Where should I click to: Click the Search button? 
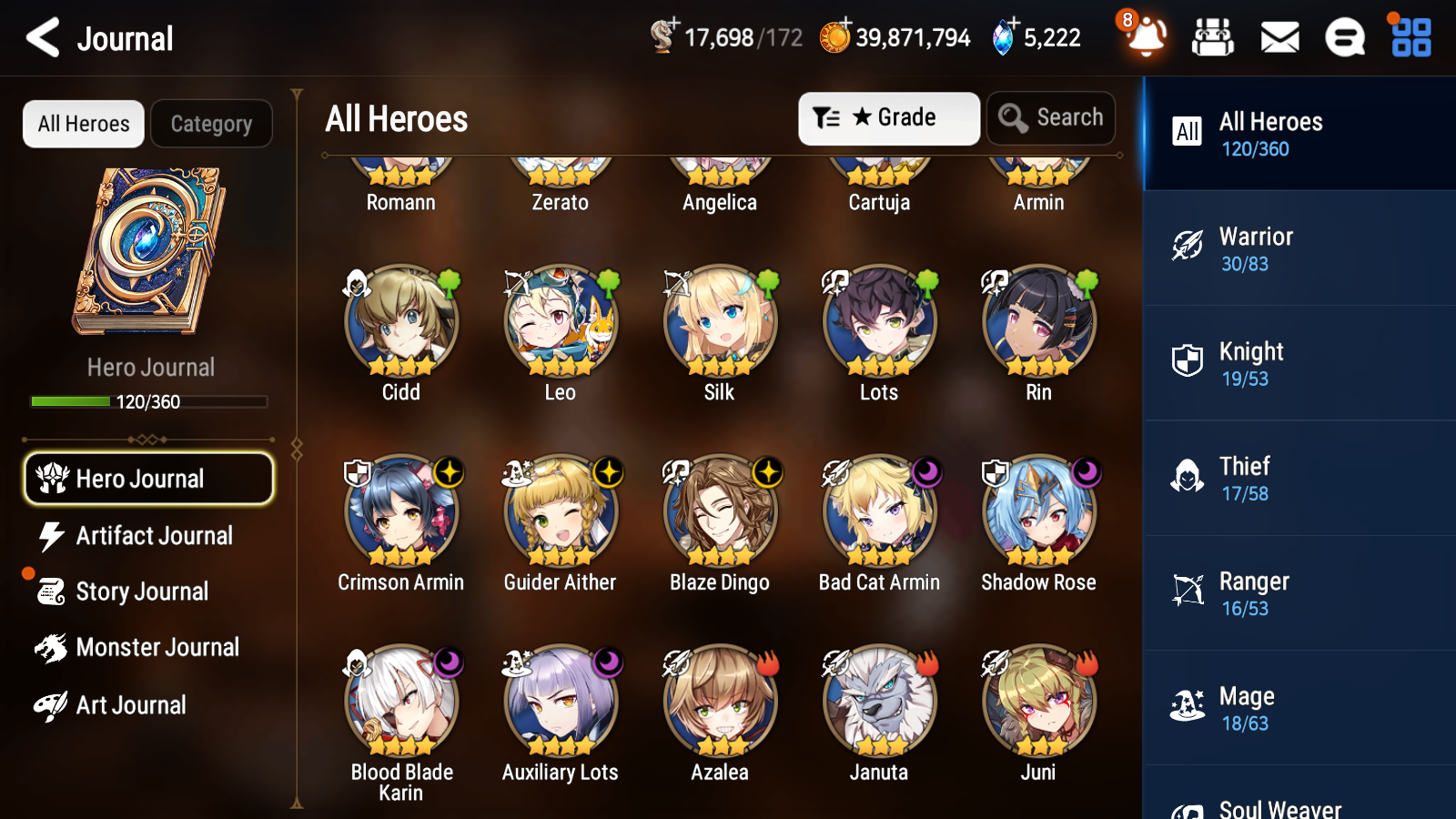[x=1051, y=117]
